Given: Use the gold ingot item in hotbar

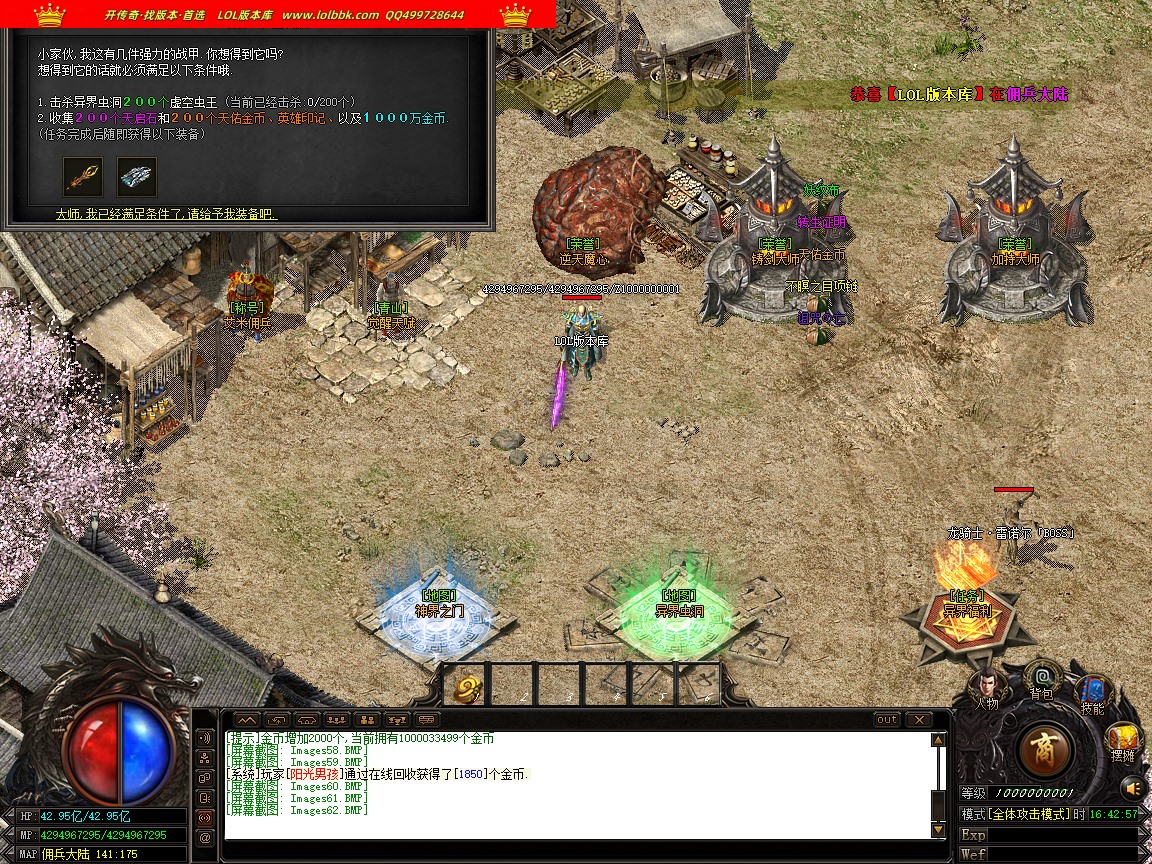Looking at the screenshot, I should pyautogui.click(x=469, y=686).
